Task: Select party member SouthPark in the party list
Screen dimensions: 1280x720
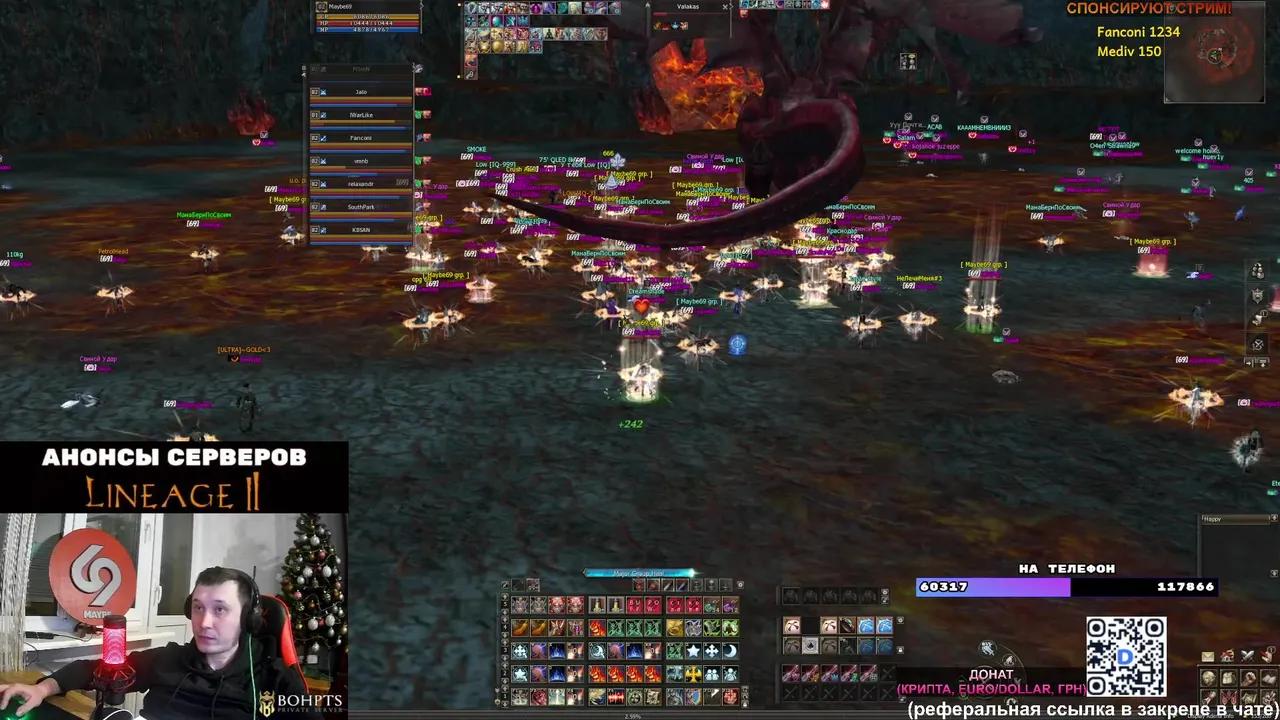Action: (360, 207)
